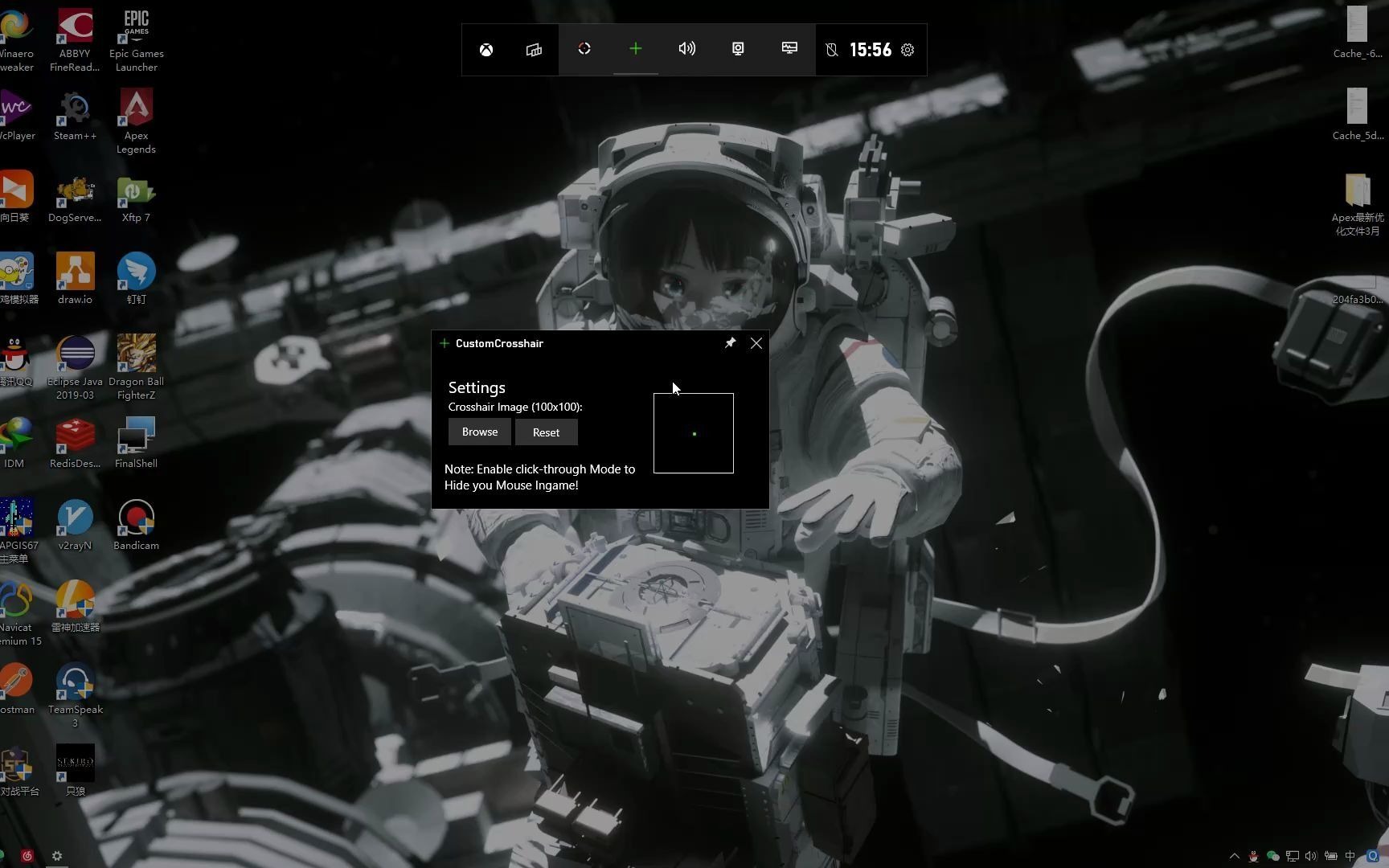1389x868 pixels.
Task: Open the Capture widget on the Game Bar
Action: click(x=738, y=49)
